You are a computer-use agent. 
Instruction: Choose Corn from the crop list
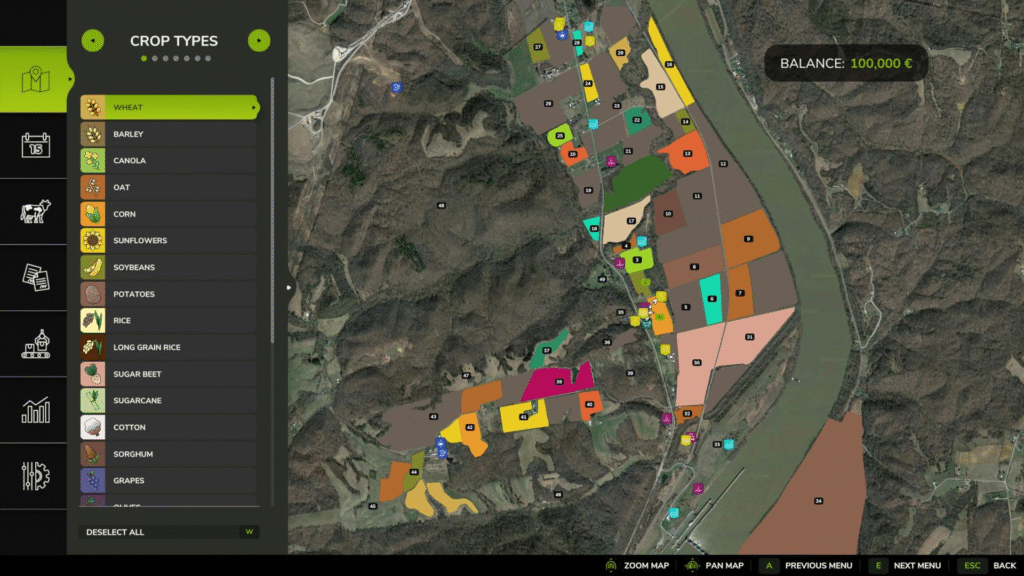pyautogui.click(x=168, y=214)
